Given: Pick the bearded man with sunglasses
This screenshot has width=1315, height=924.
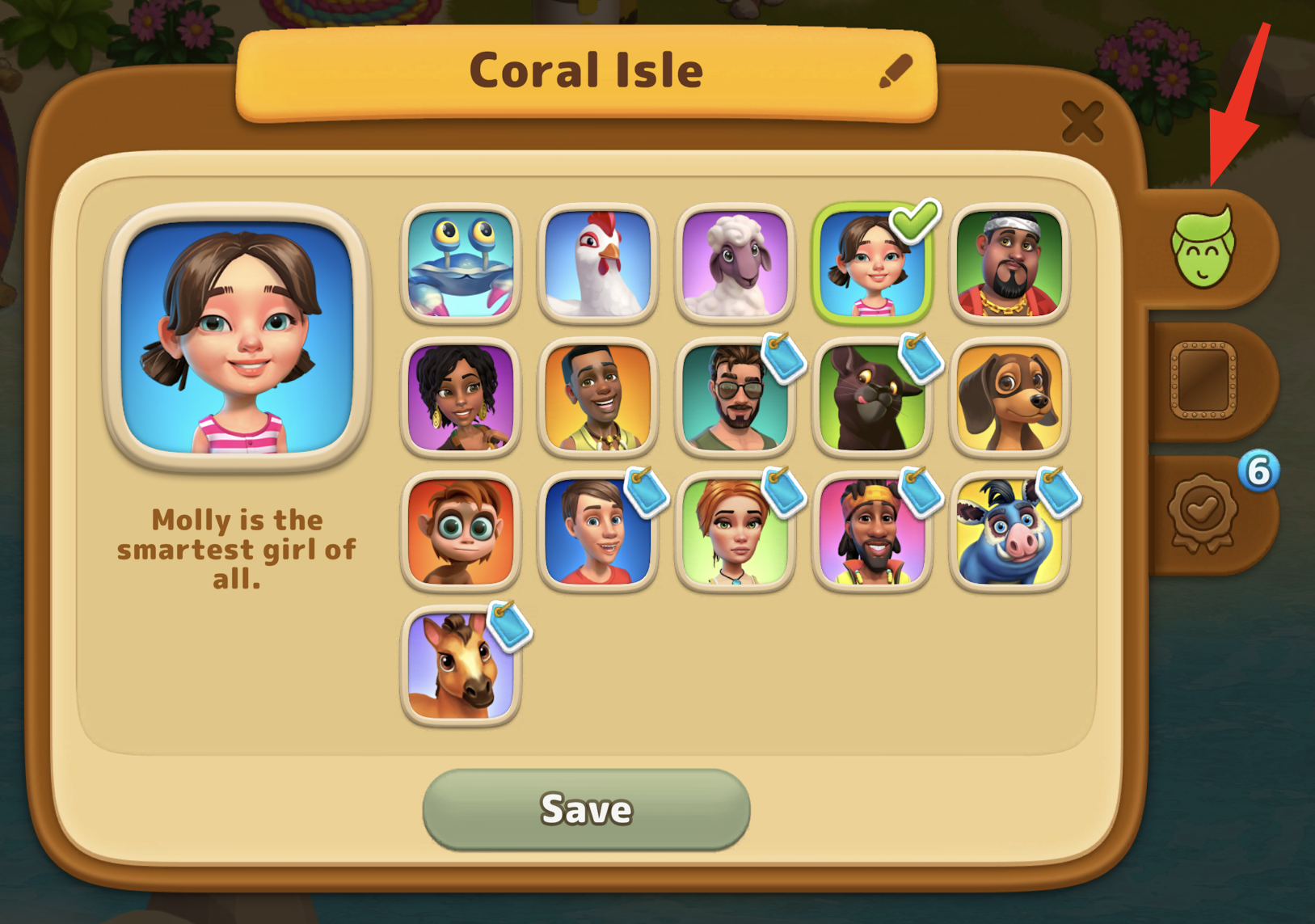Looking at the screenshot, I should tap(735, 397).
